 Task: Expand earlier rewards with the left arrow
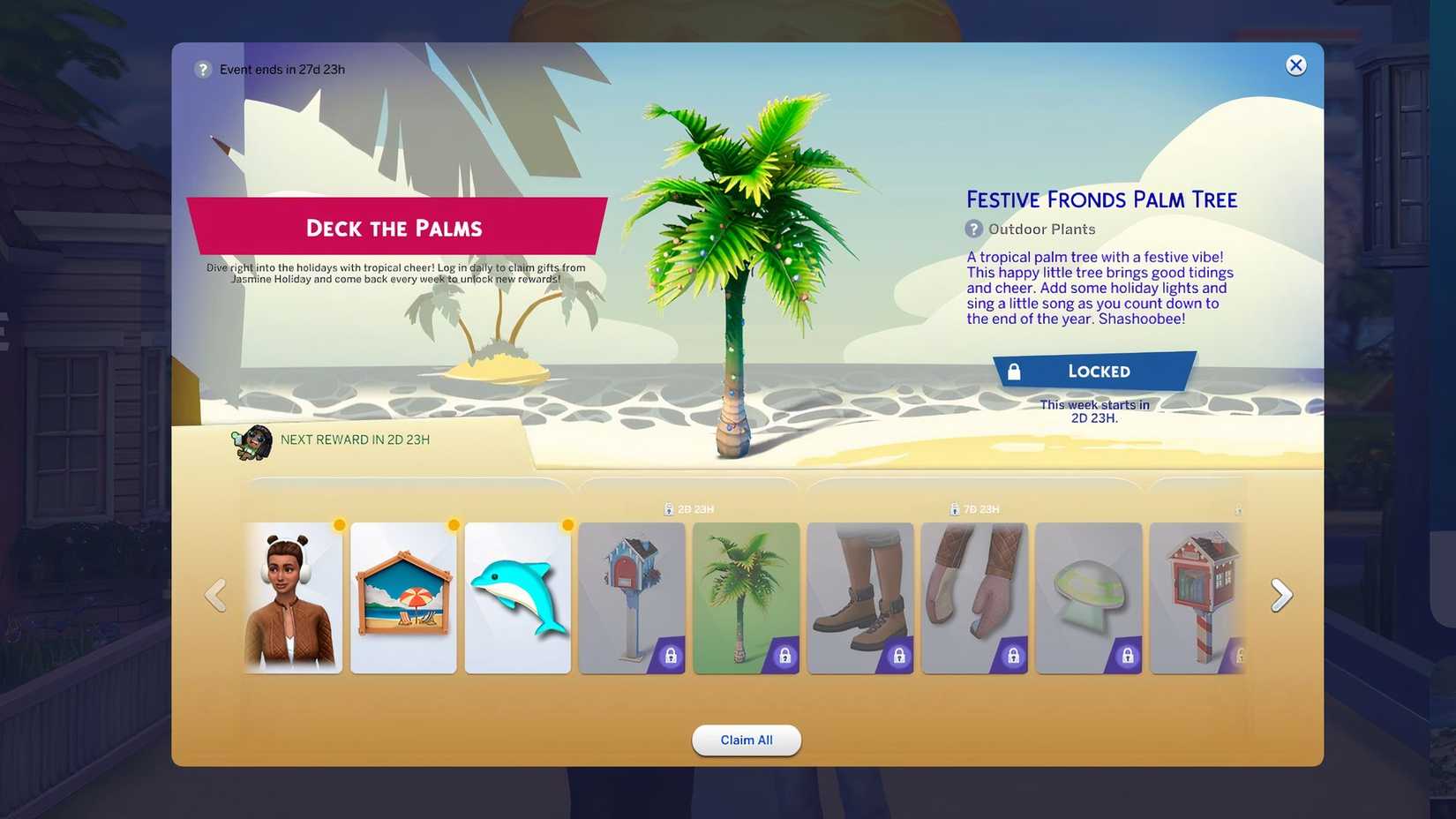(x=216, y=594)
